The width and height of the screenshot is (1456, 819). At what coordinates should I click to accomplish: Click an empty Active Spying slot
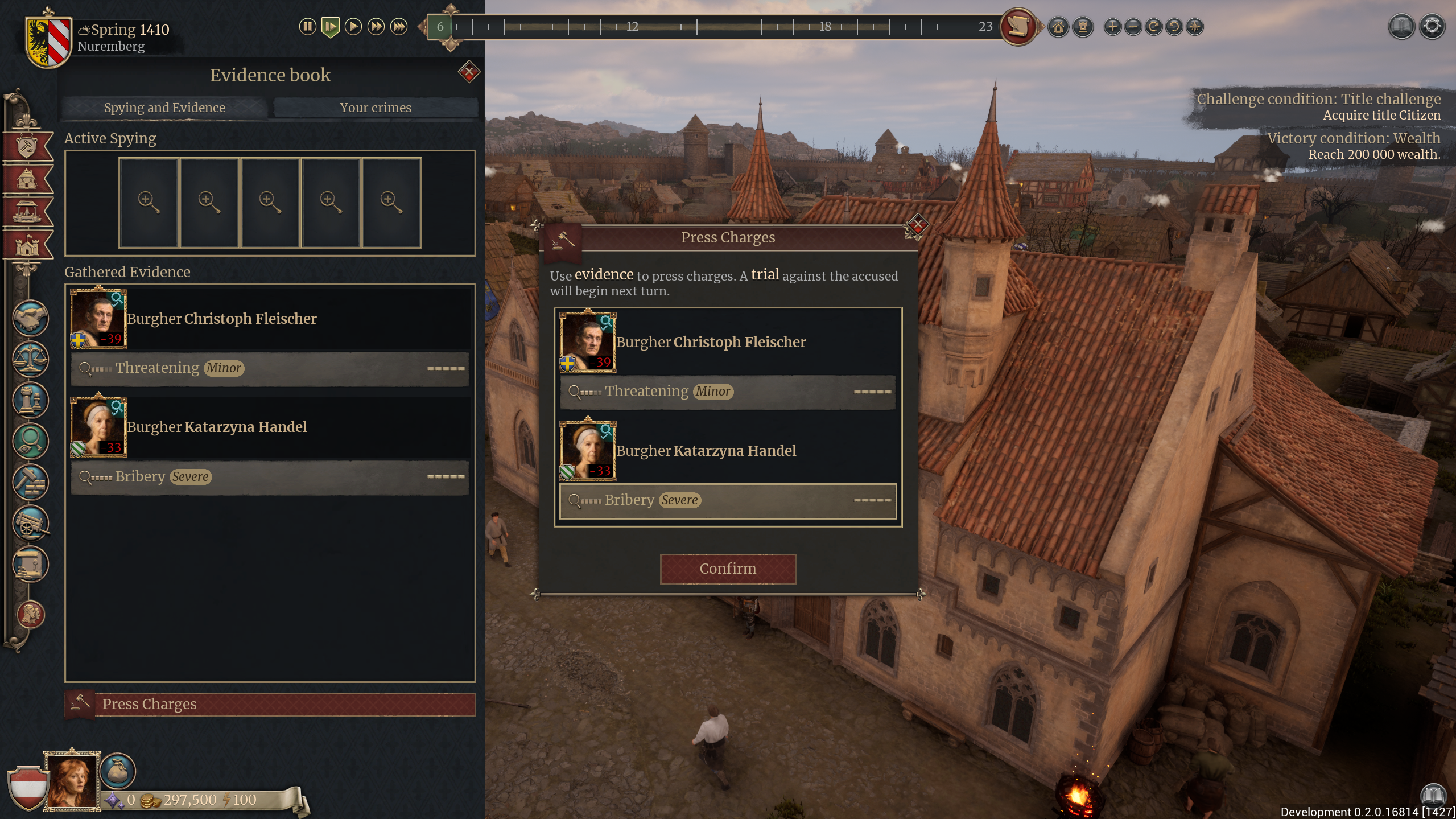(x=148, y=203)
